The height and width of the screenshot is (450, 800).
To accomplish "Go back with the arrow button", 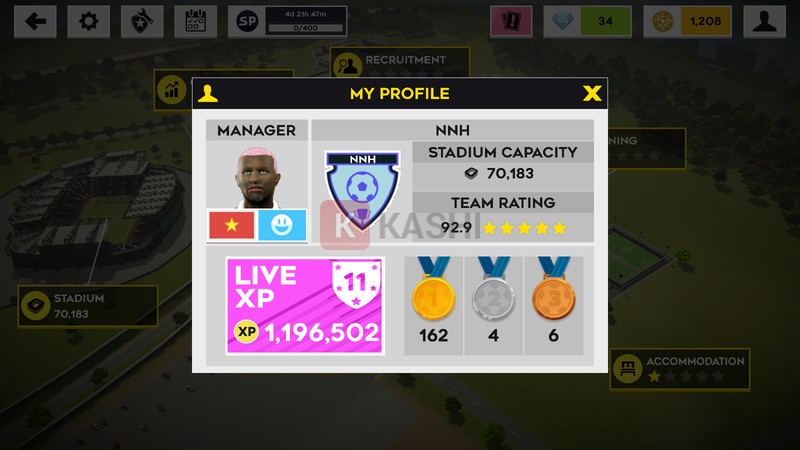I will (x=35, y=21).
